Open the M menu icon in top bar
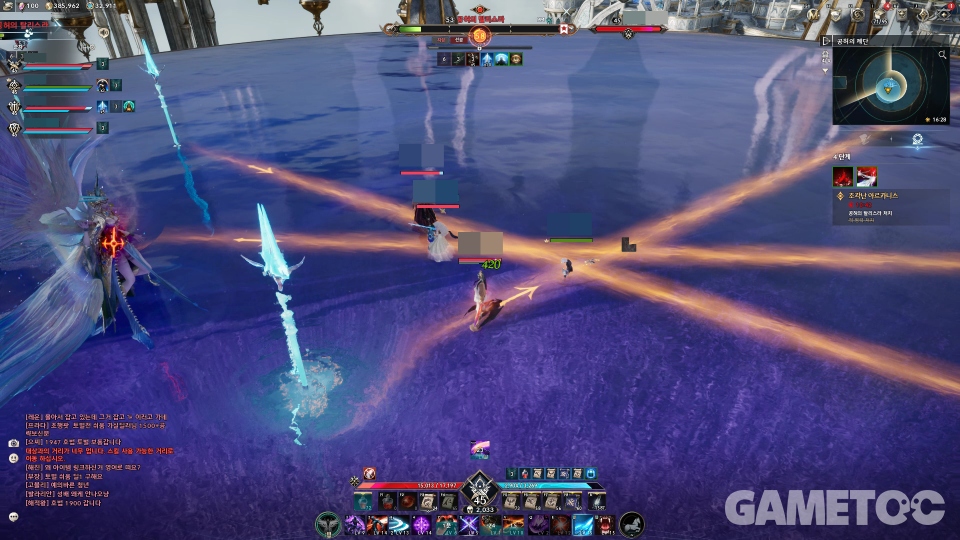 (812, 15)
